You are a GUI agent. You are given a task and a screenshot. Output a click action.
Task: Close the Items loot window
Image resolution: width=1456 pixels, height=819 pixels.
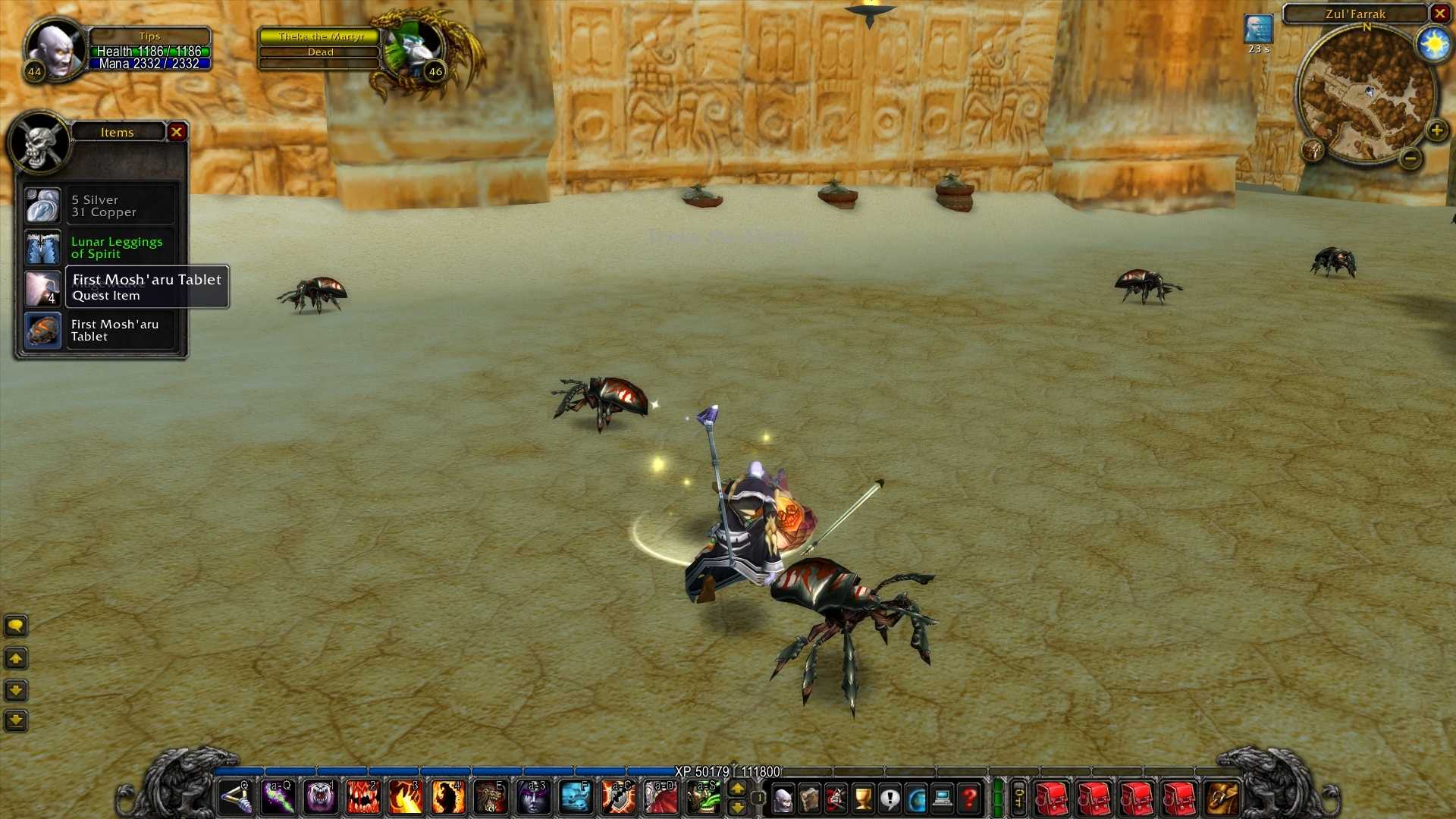coord(177,132)
